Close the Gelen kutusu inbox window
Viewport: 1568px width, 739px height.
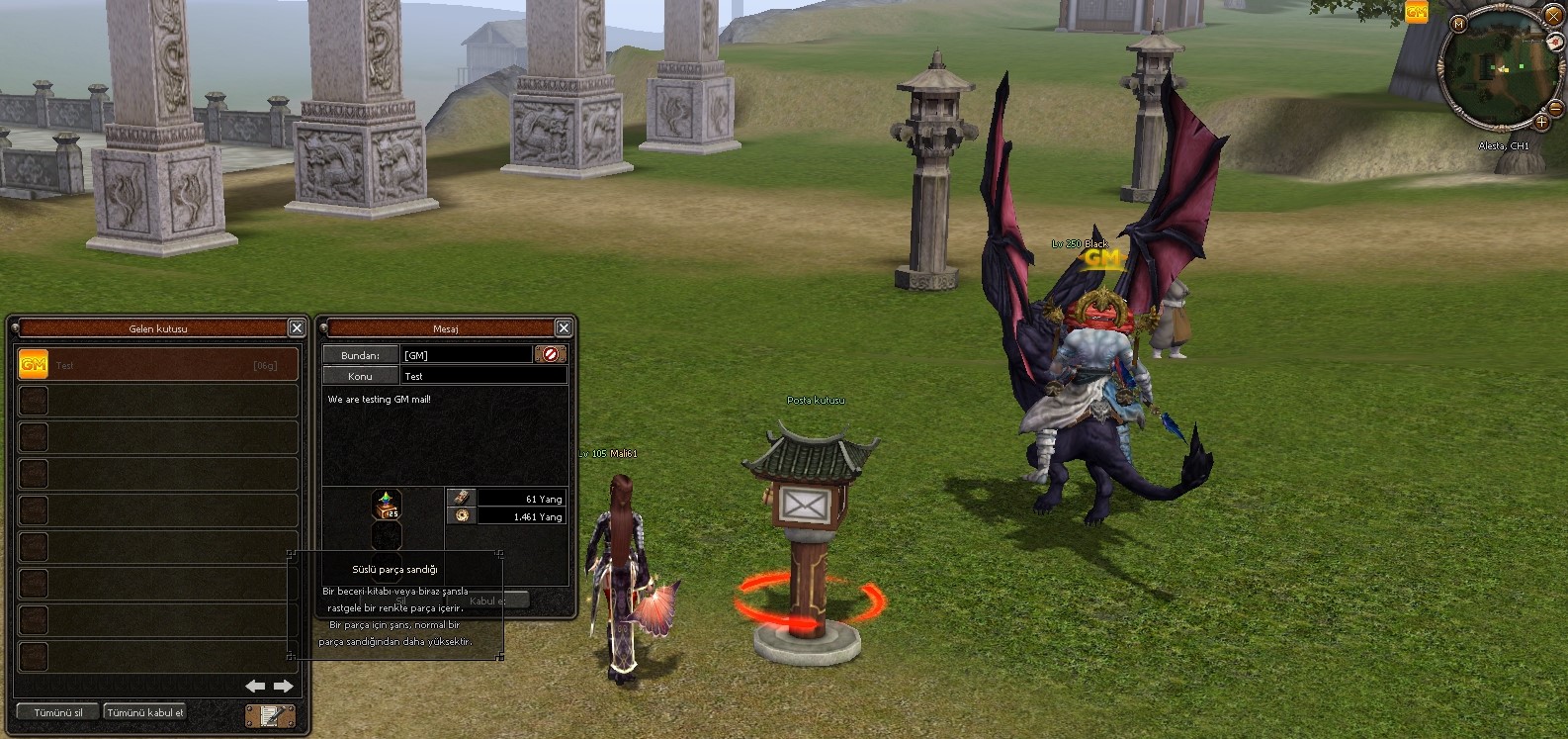tap(297, 327)
